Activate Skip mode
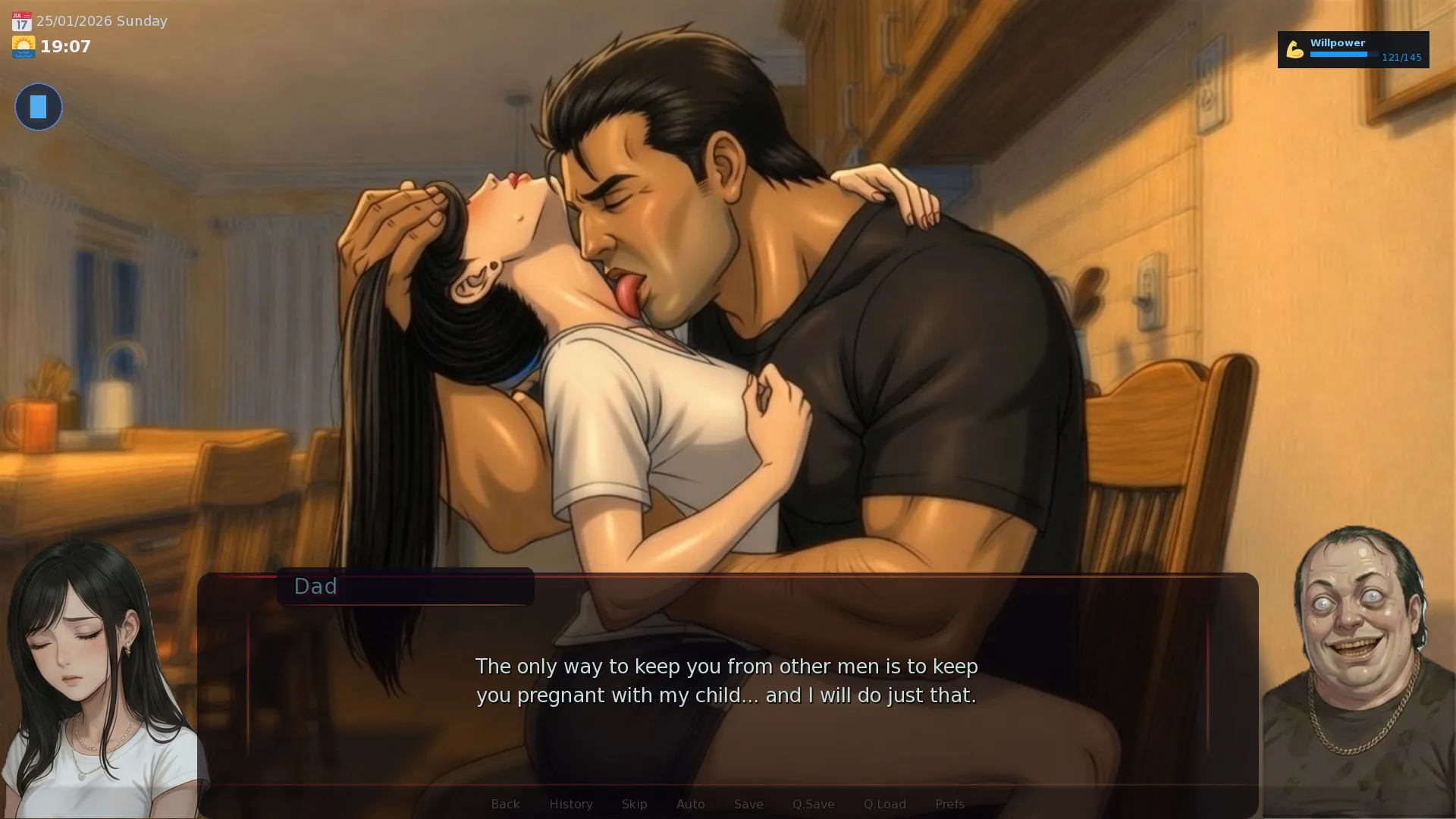The height and width of the screenshot is (819, 1456). coord(634,804)
